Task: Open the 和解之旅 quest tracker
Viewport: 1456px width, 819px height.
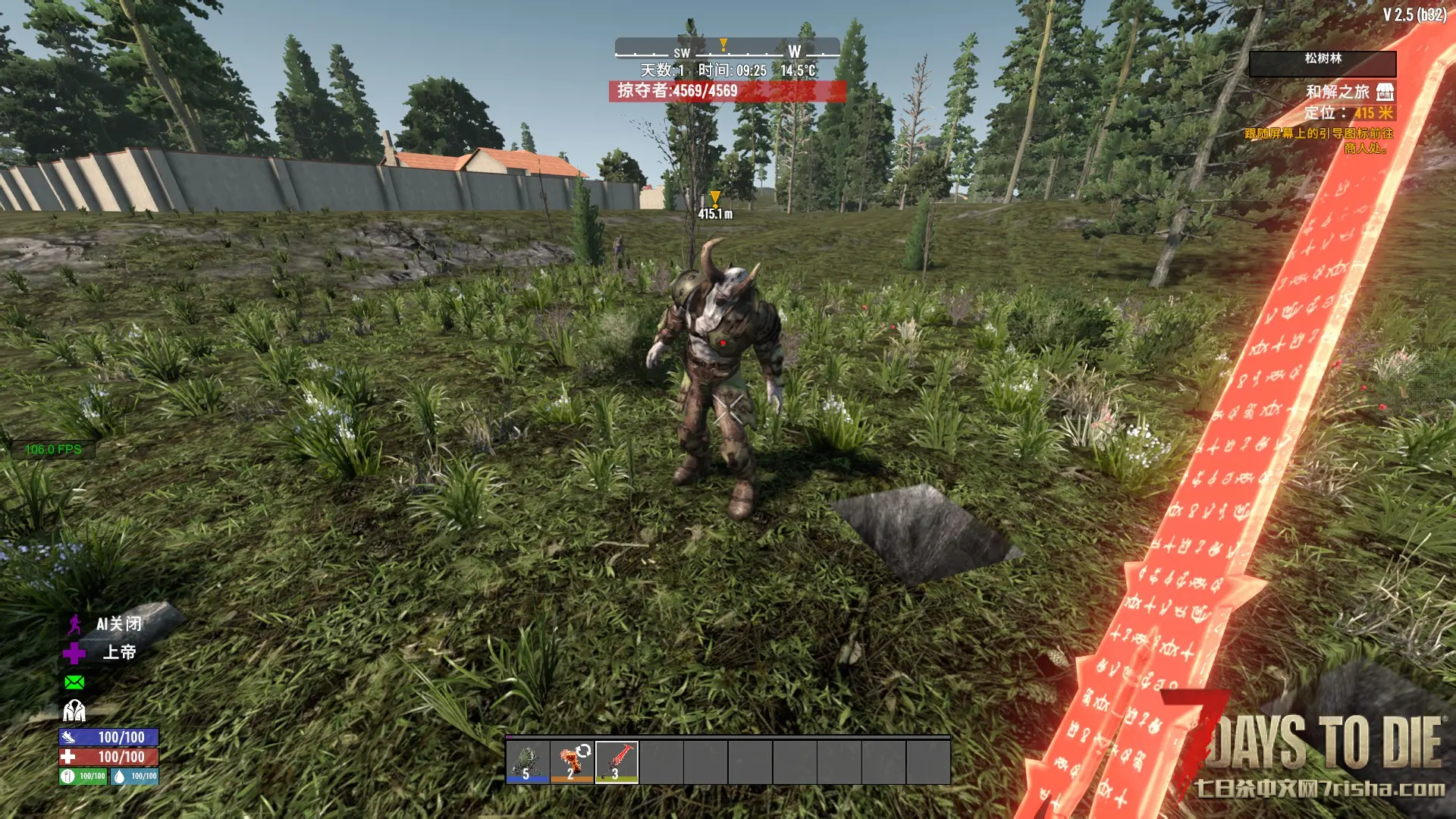Action: [x=1337, y=92]
